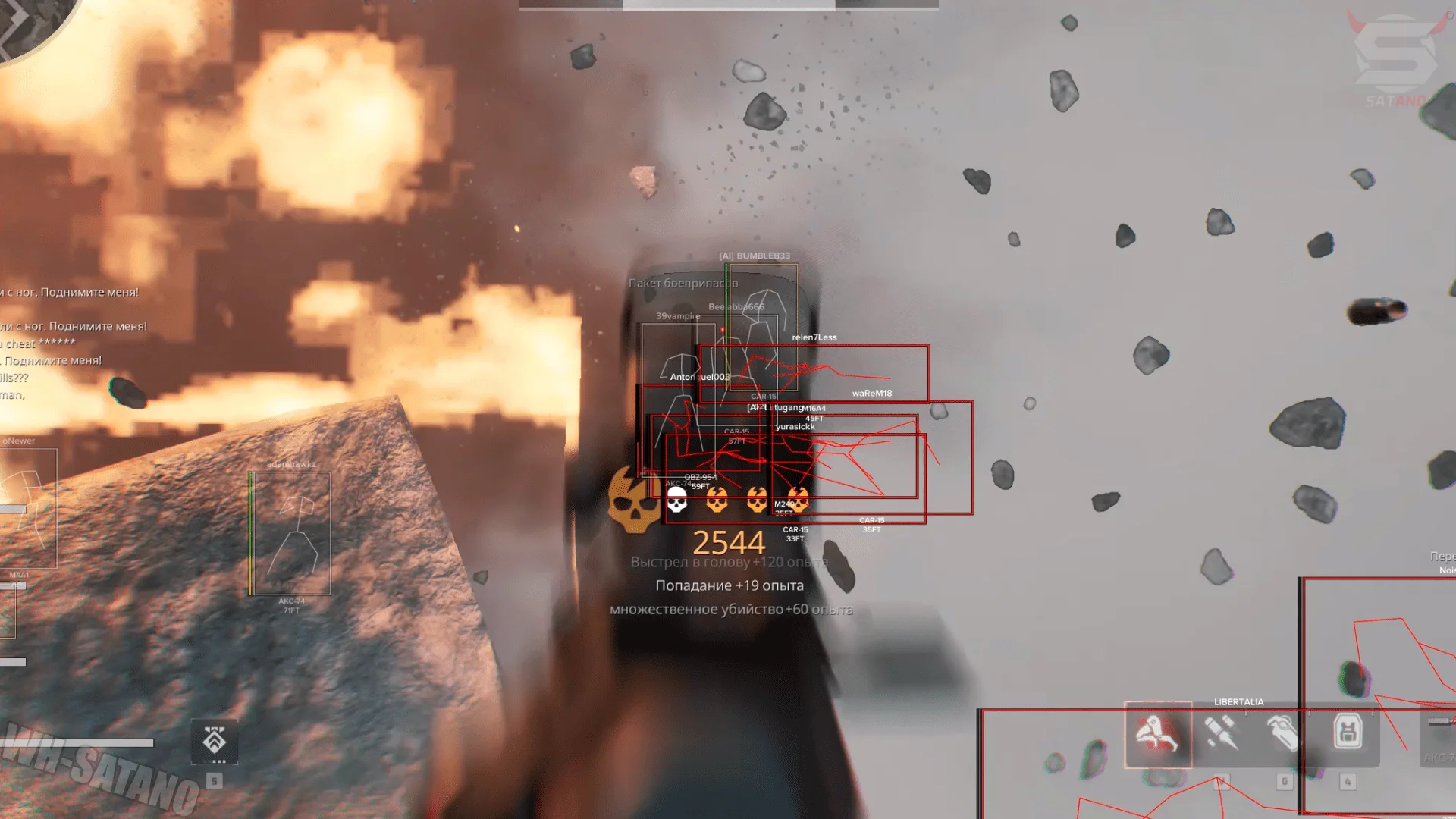Select the highlighted Libertalia gadget slot
Screen dimensions: 1456x819
(1157, 734)
